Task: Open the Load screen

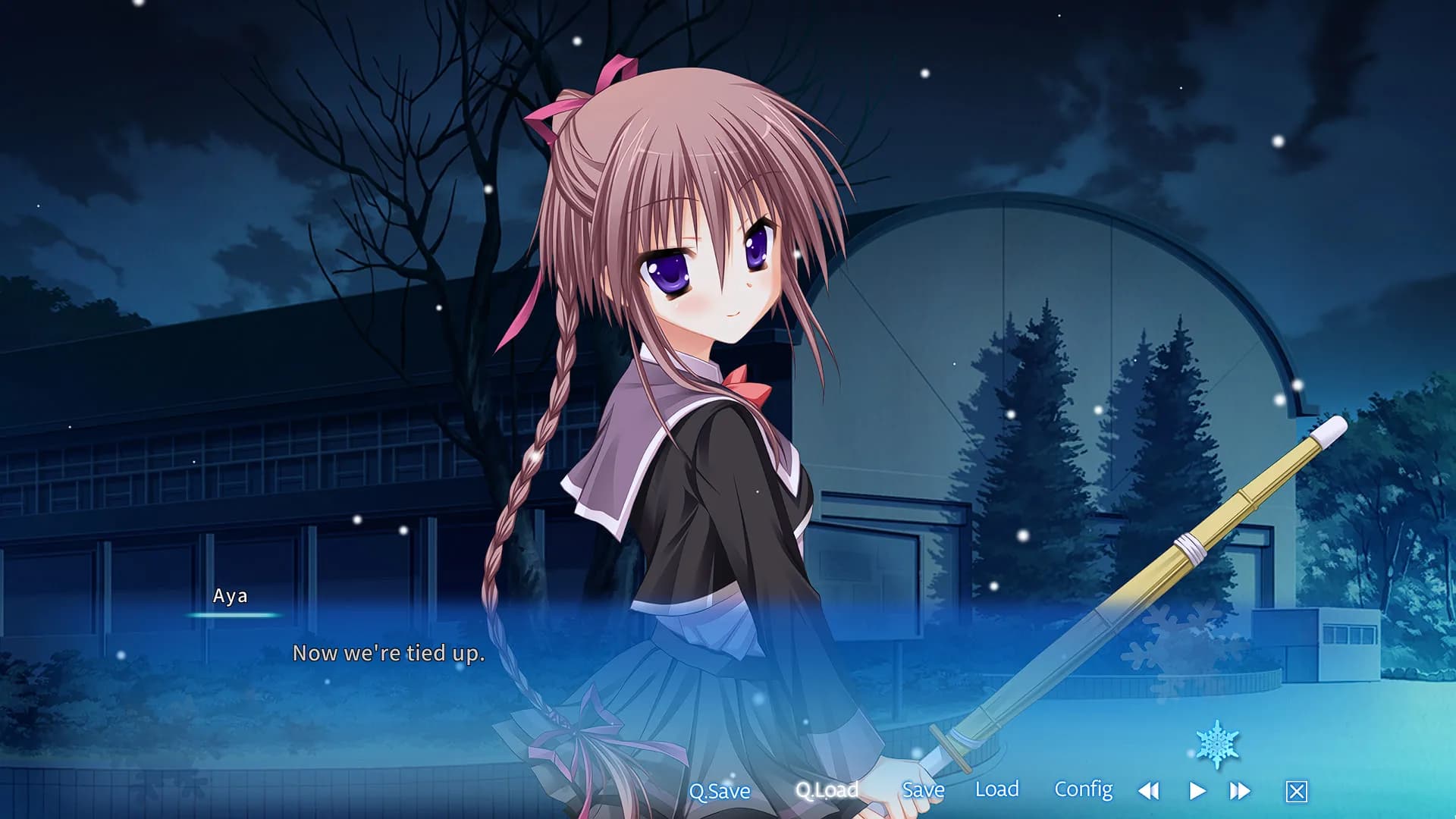Action: pyautogui.click(x=999, y=790)
